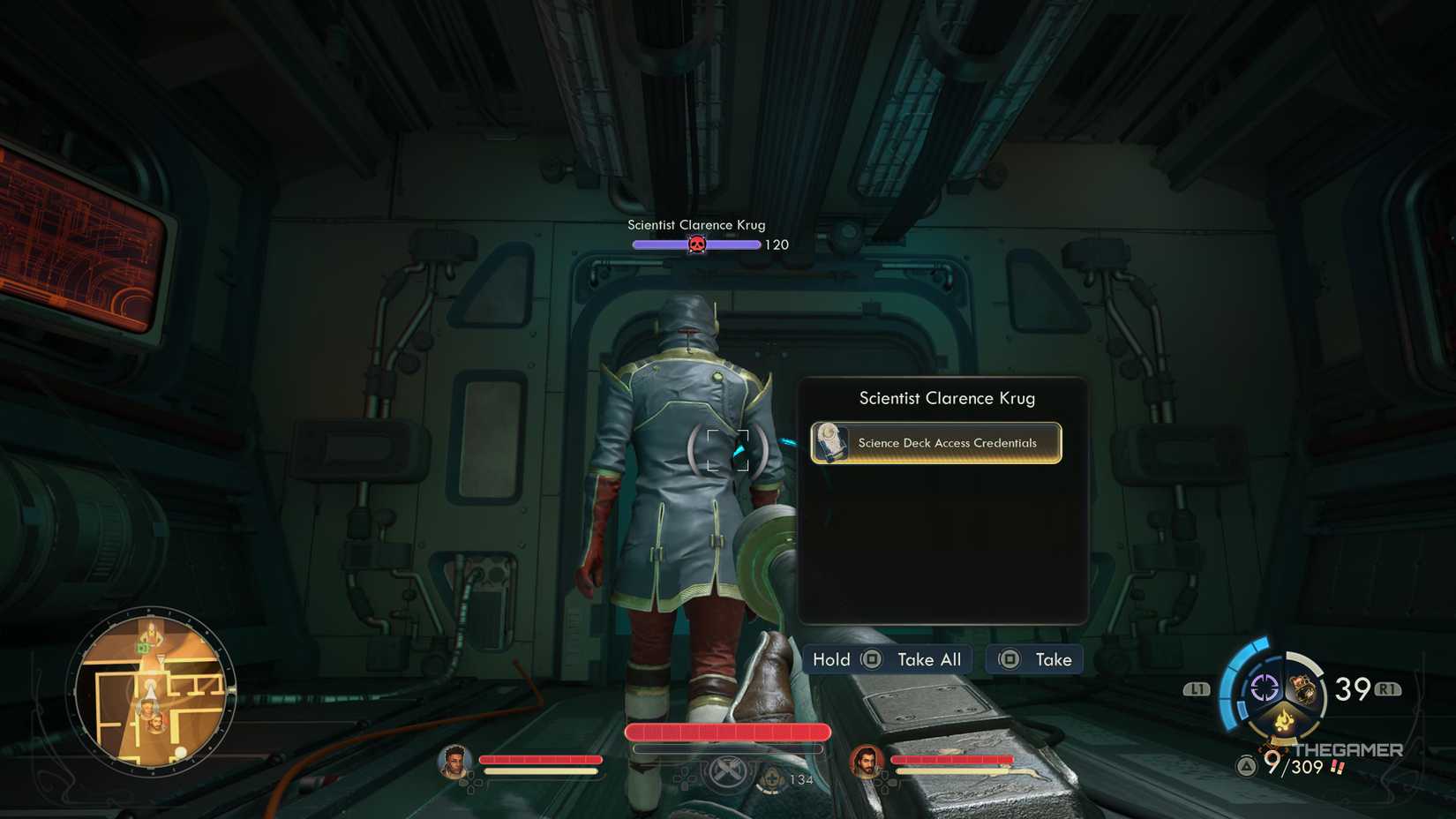Viewport: 1456px width, 819px height.
Task: Click the grenade segment of the weapon wheel
Action: 1303,688
